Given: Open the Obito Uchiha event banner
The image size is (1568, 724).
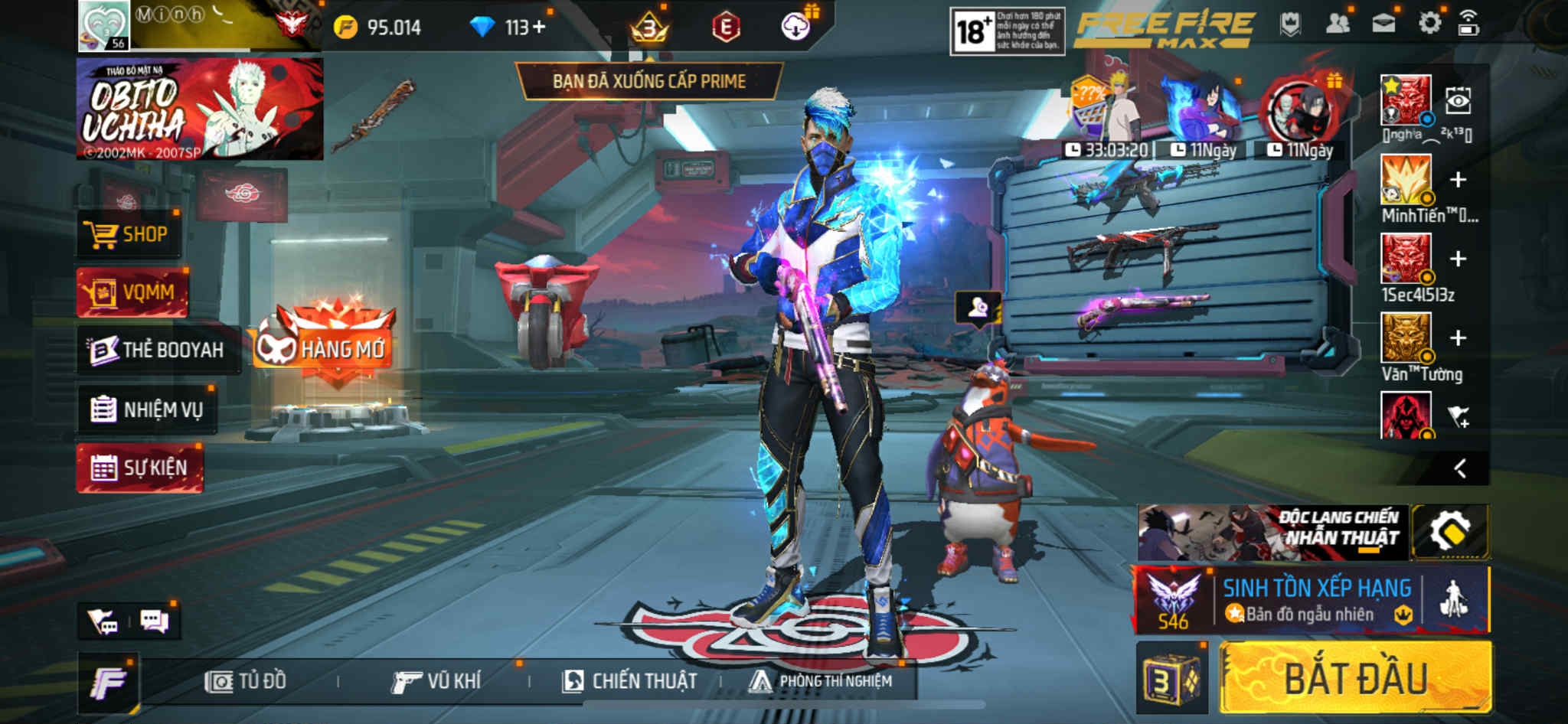Looking at the screenshot, I should tap(200, 109).
